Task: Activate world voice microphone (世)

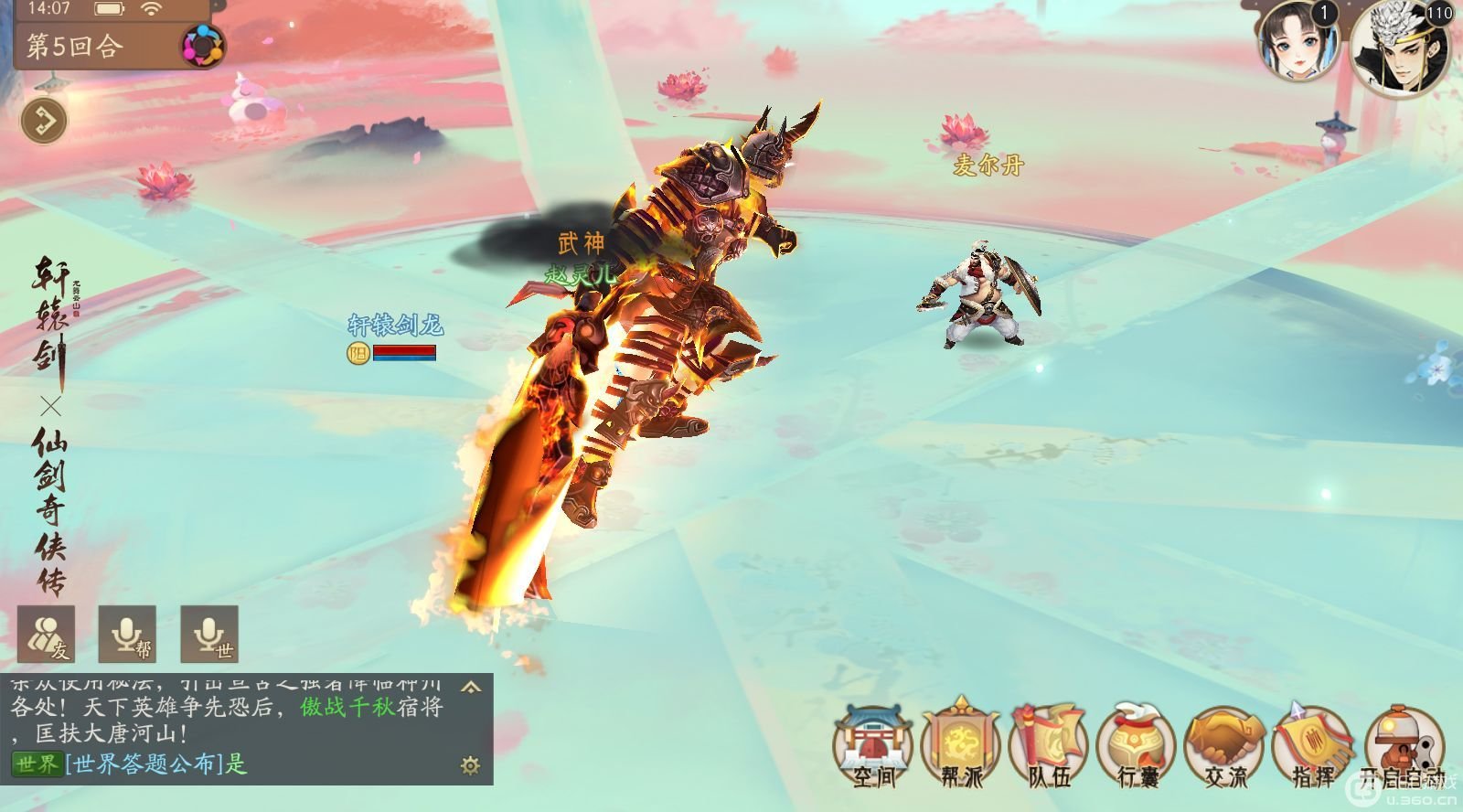Action: pos(209,634)
